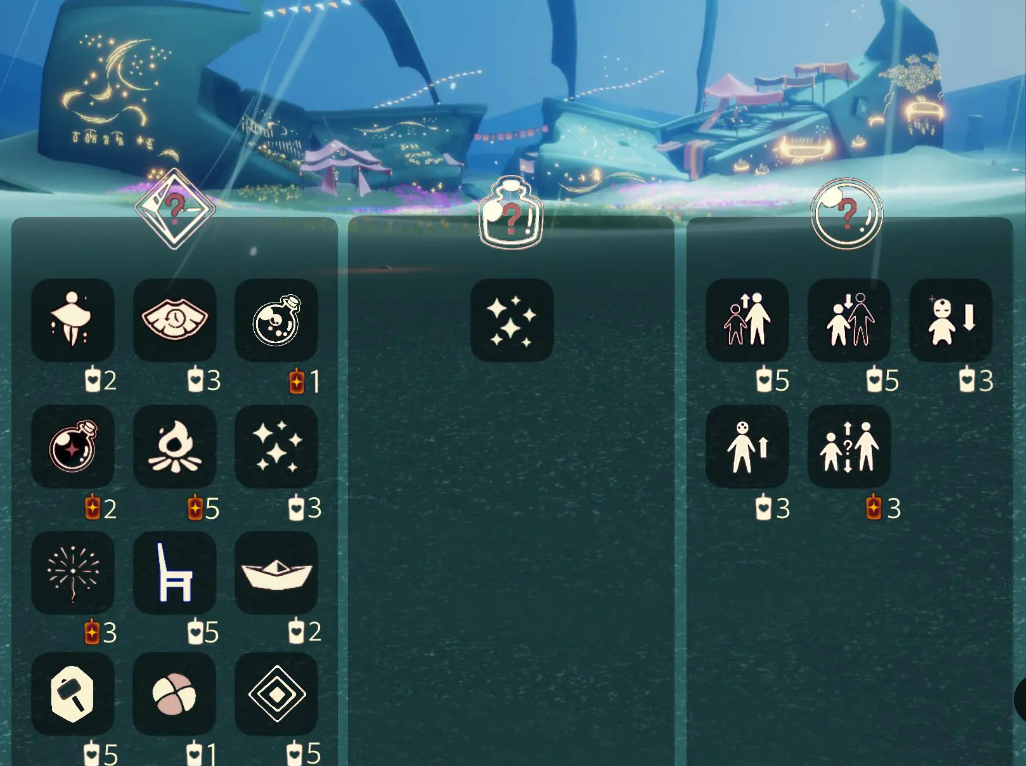Pick the nested diamond squares icon
Viewport: 1026px width, 766px height.
point(276,694)
